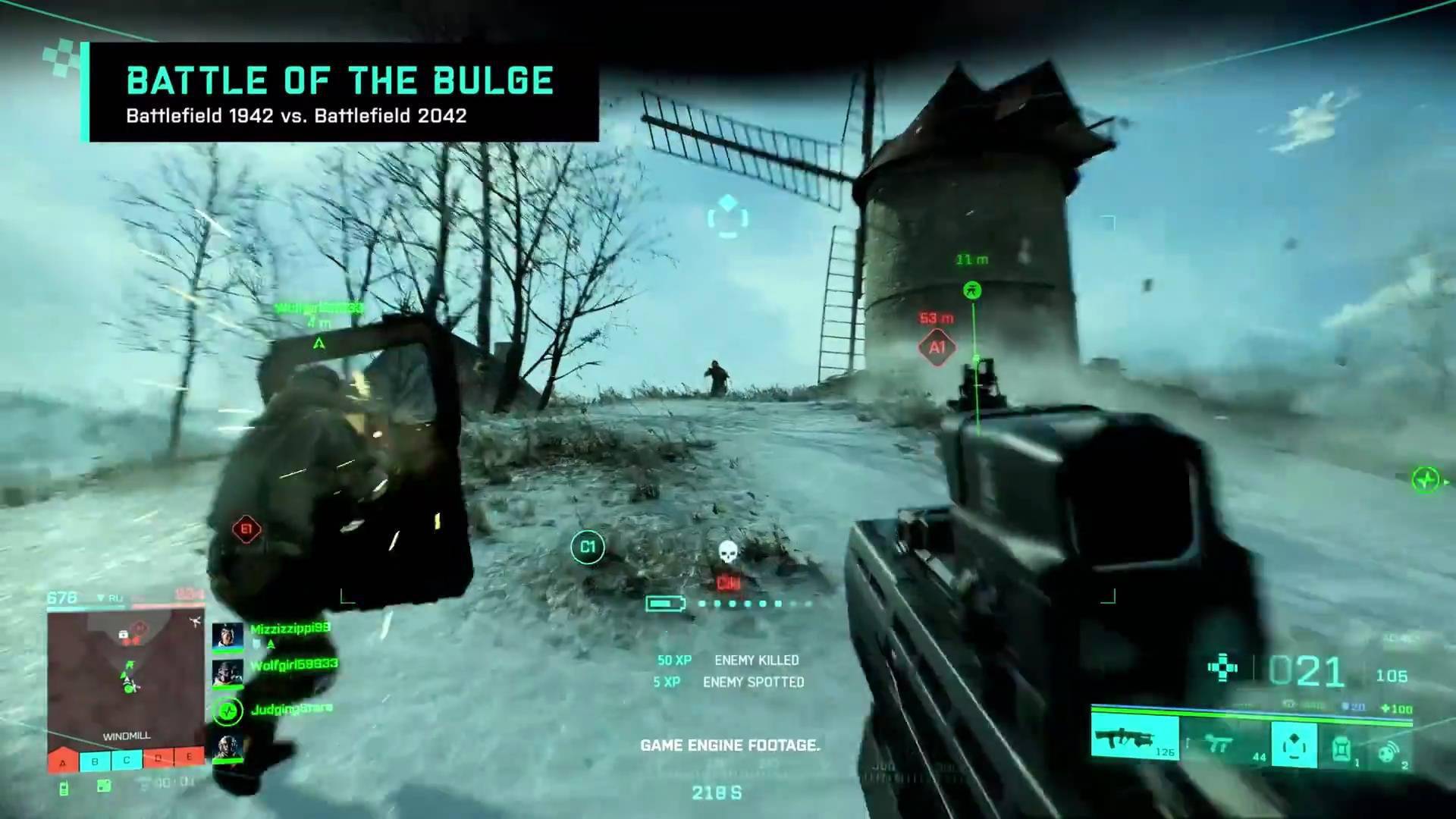Click the revive pulse icon beside JudgingSnare

pyautogui.click(x=227, y=711)
